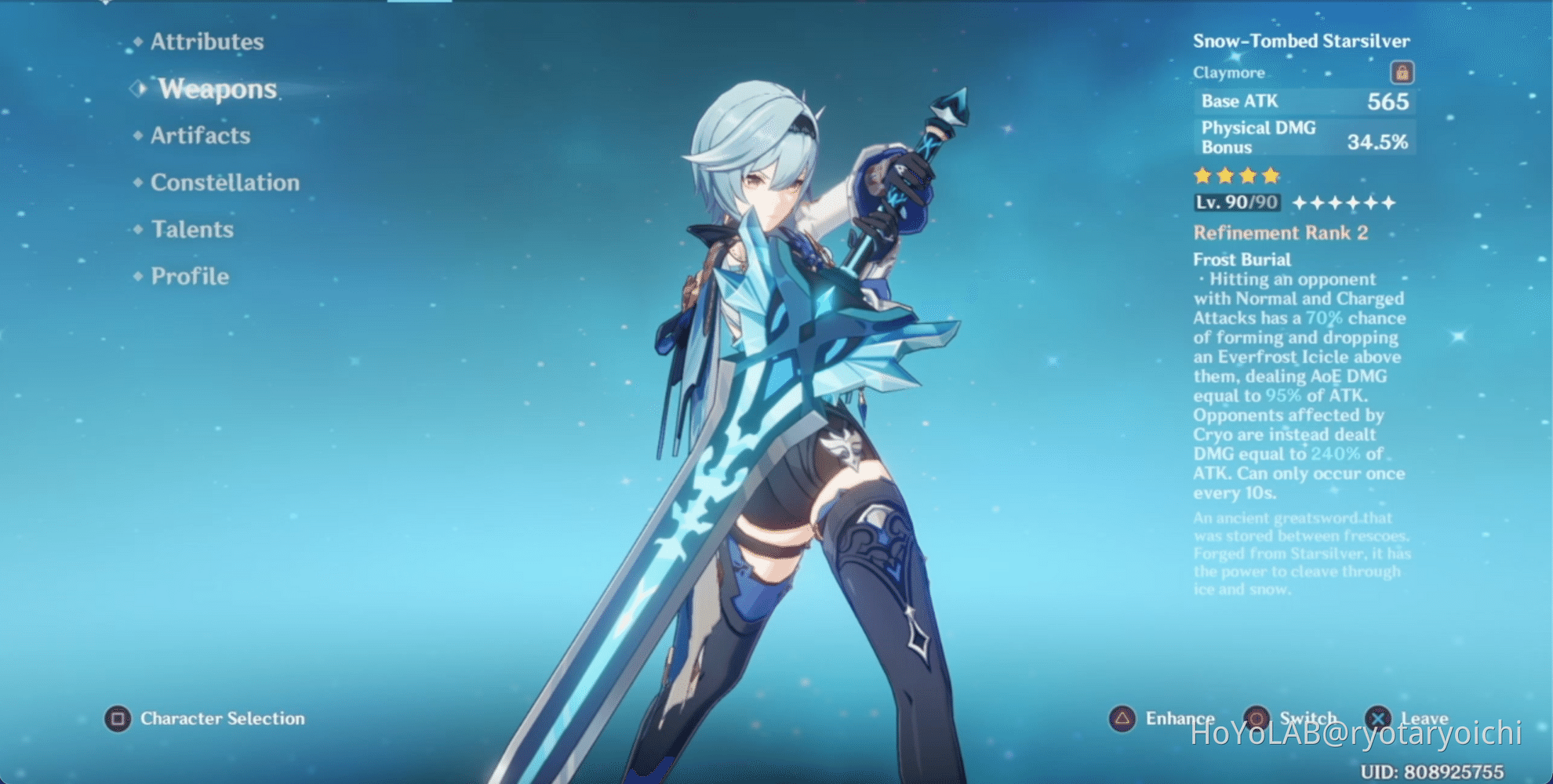
Task: Click the diamond icon next to Weapons
Action: (139, 88)
